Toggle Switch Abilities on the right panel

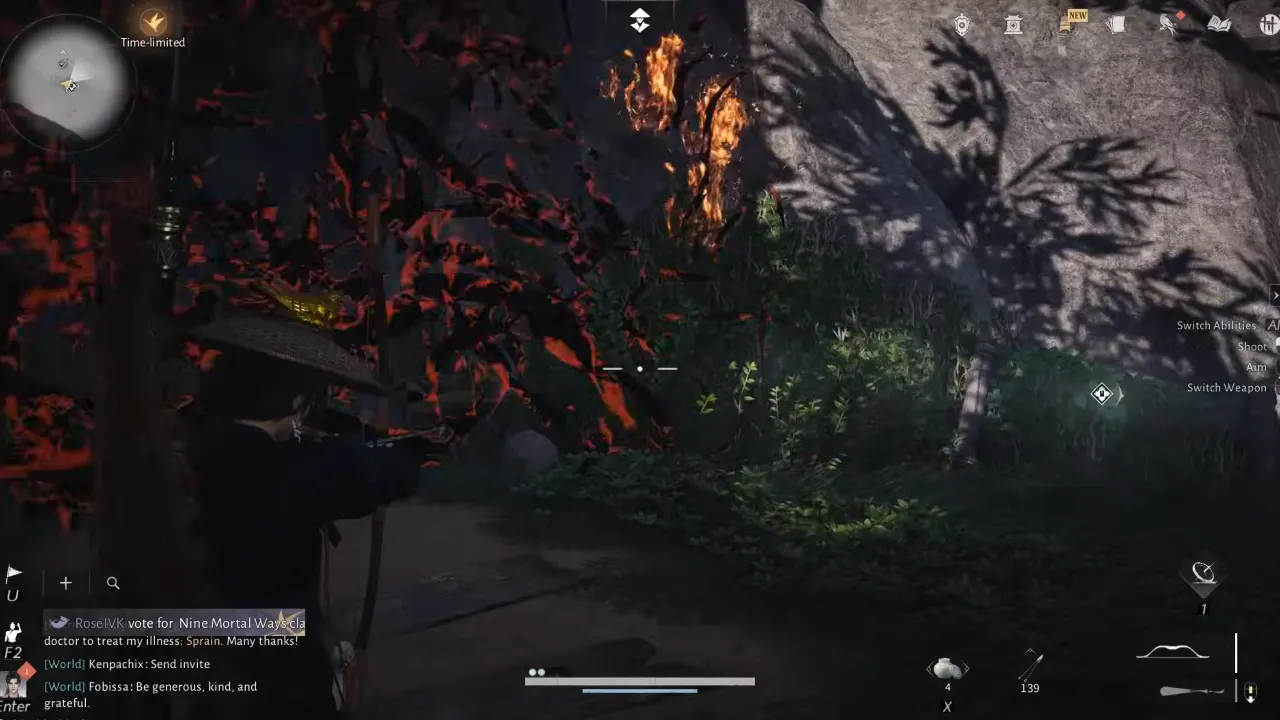pos(1216,325)
